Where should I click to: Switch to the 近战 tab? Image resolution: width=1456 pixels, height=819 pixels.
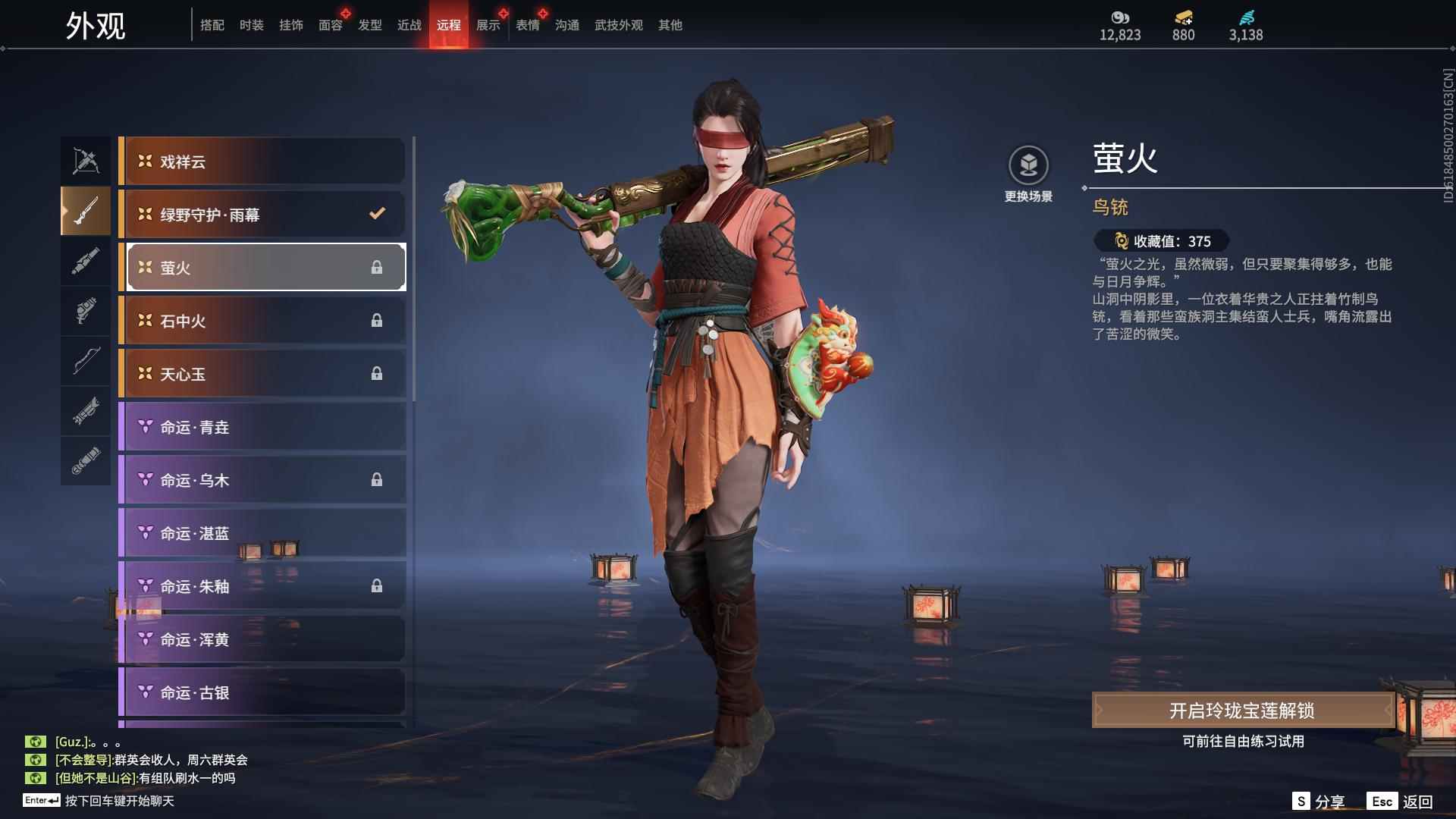[x=409, y=25]
